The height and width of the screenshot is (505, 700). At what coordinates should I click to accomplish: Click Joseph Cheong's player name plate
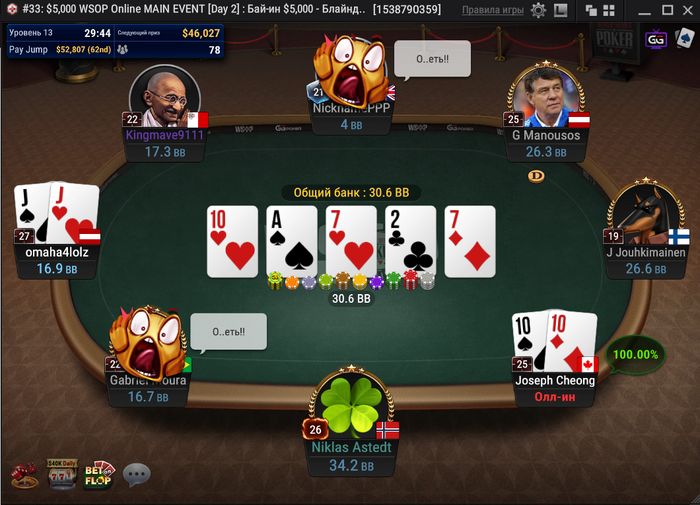(555, 380)
